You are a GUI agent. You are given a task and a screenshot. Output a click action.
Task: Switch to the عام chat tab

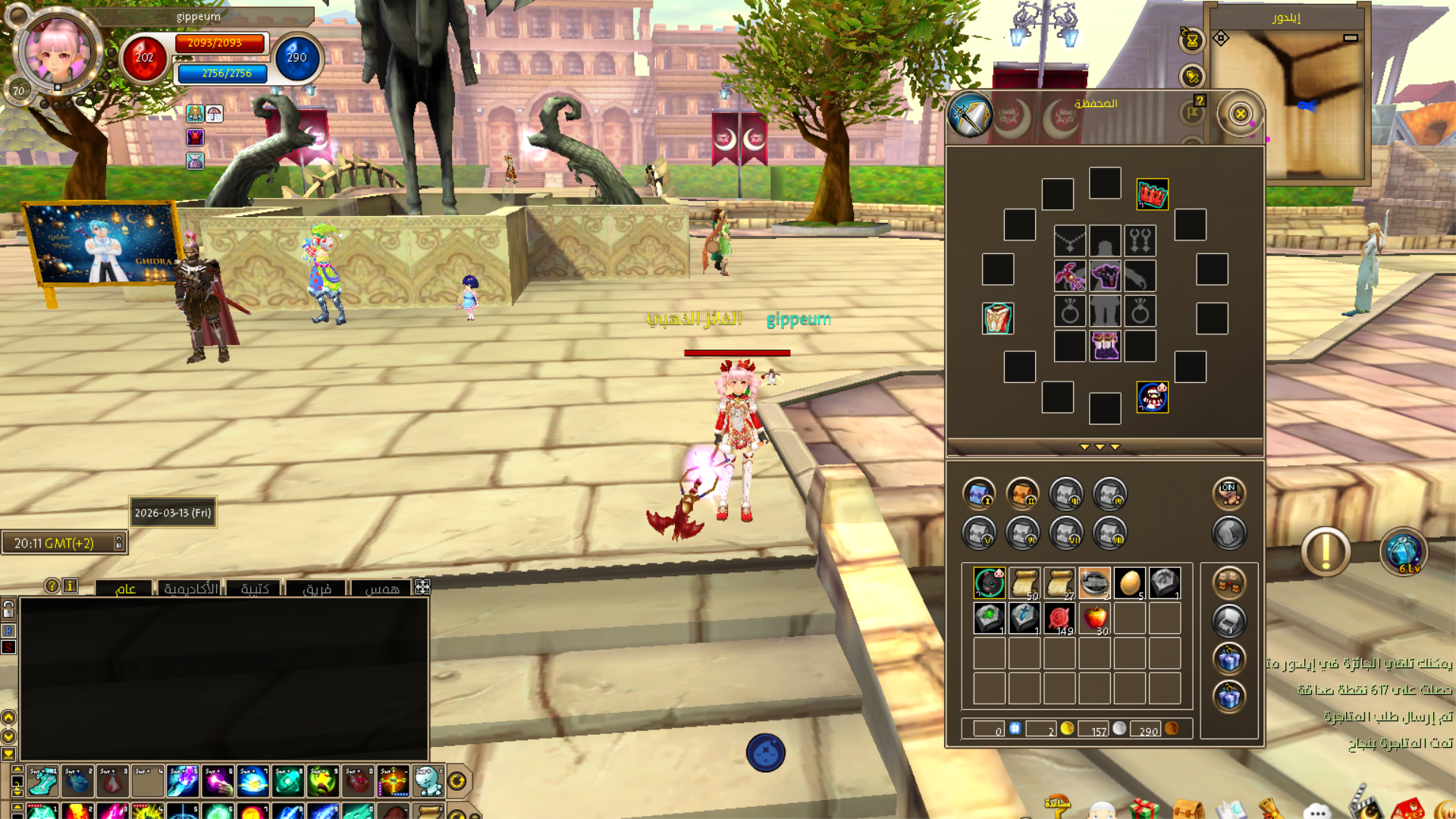pos(125,588)
